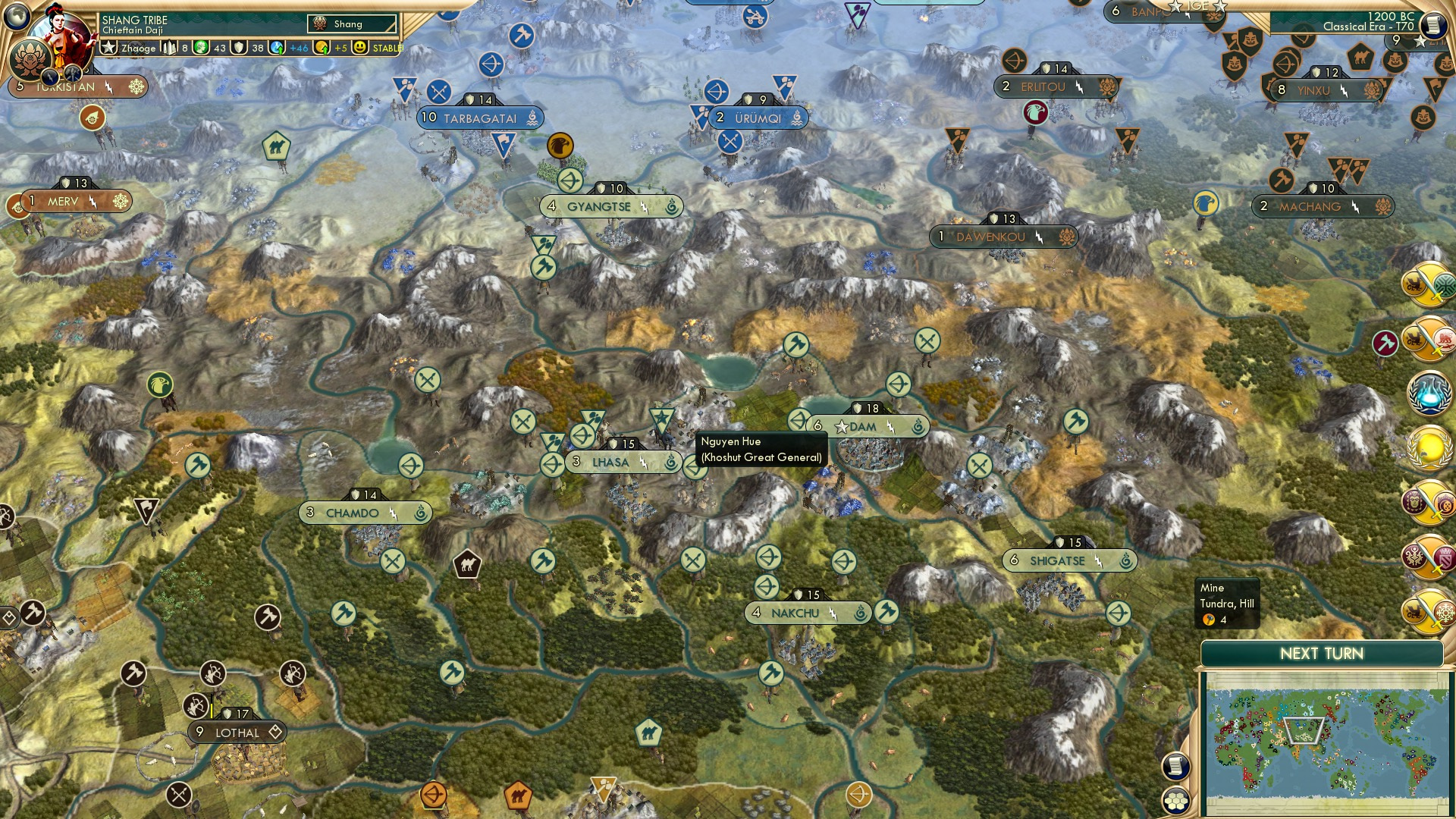The height and width of the screenshot is (819, 1456).
Task: Expand the stacked notification counter showing 9
Action: [x=1398, y=40]
